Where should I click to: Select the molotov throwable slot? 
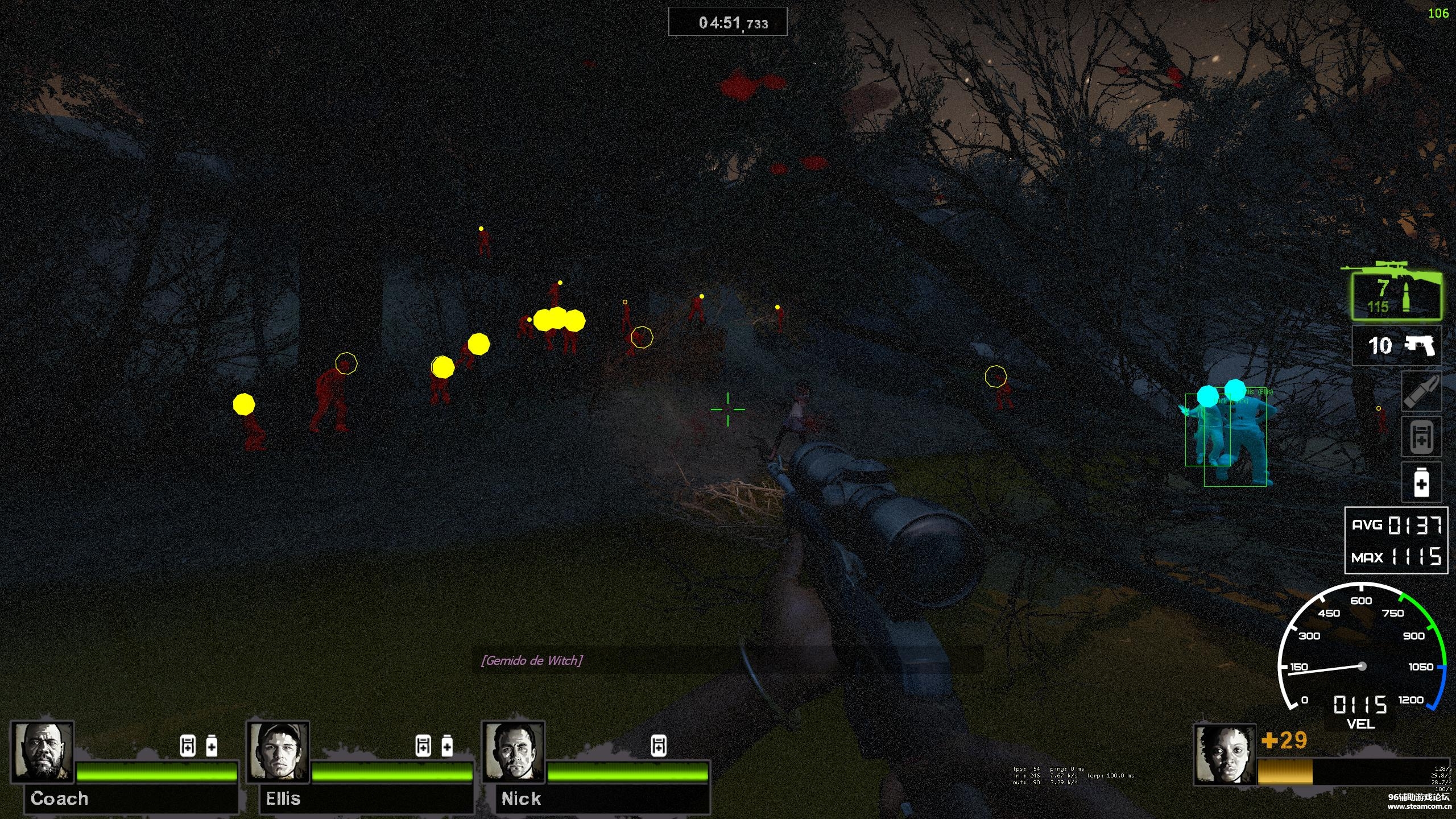pos(1421,391)
